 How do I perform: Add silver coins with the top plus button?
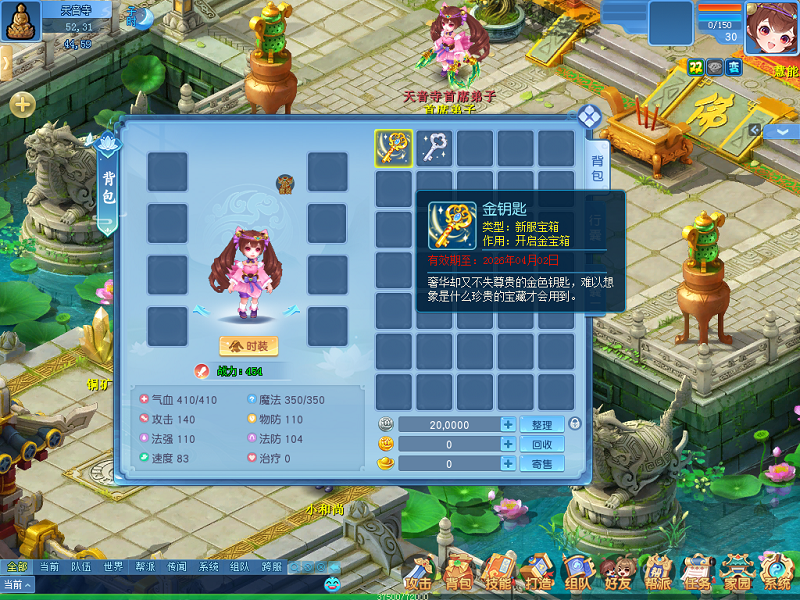coord(508,425)
